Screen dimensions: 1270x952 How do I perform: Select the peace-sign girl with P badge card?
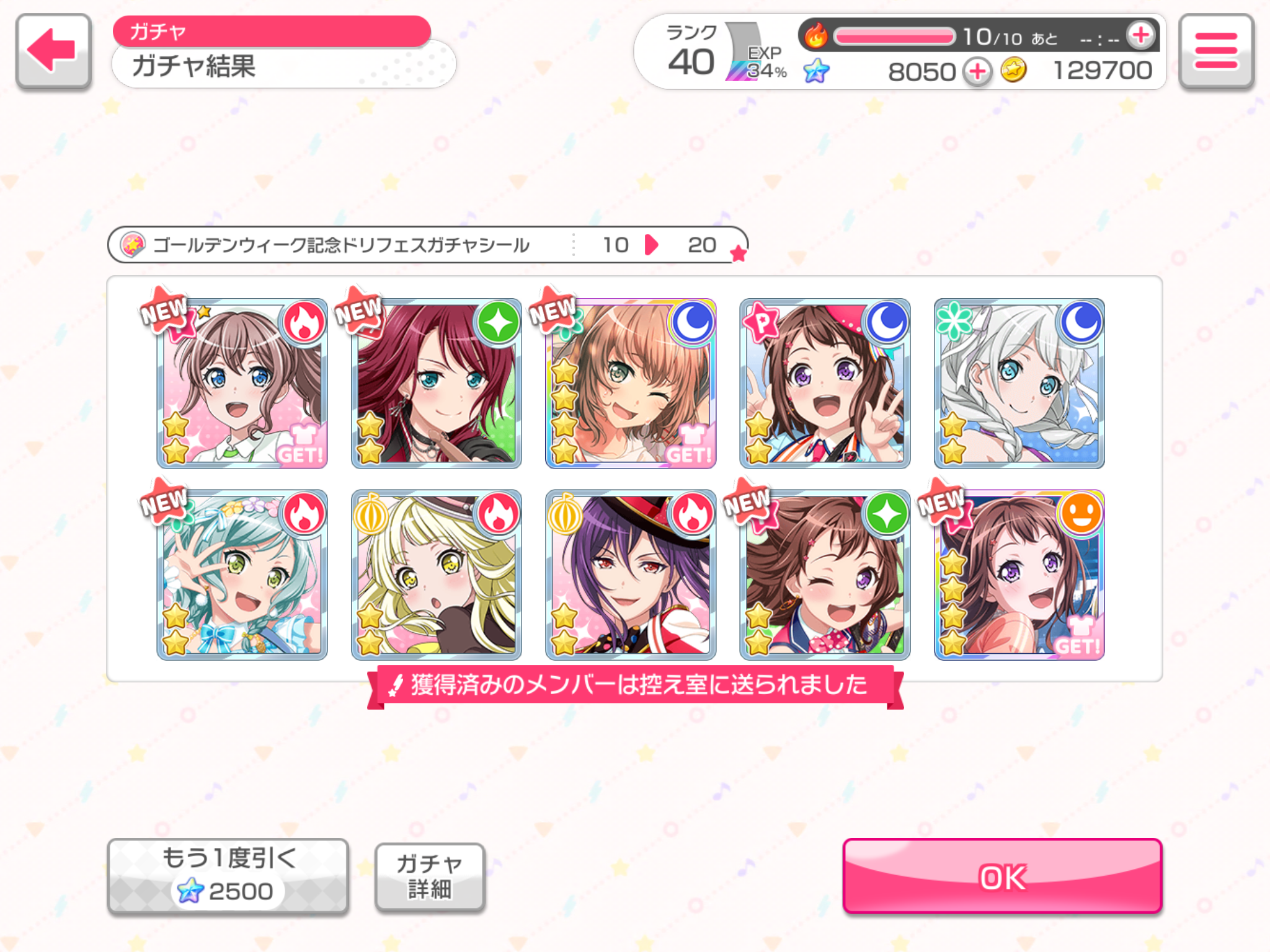click(825, 384)
